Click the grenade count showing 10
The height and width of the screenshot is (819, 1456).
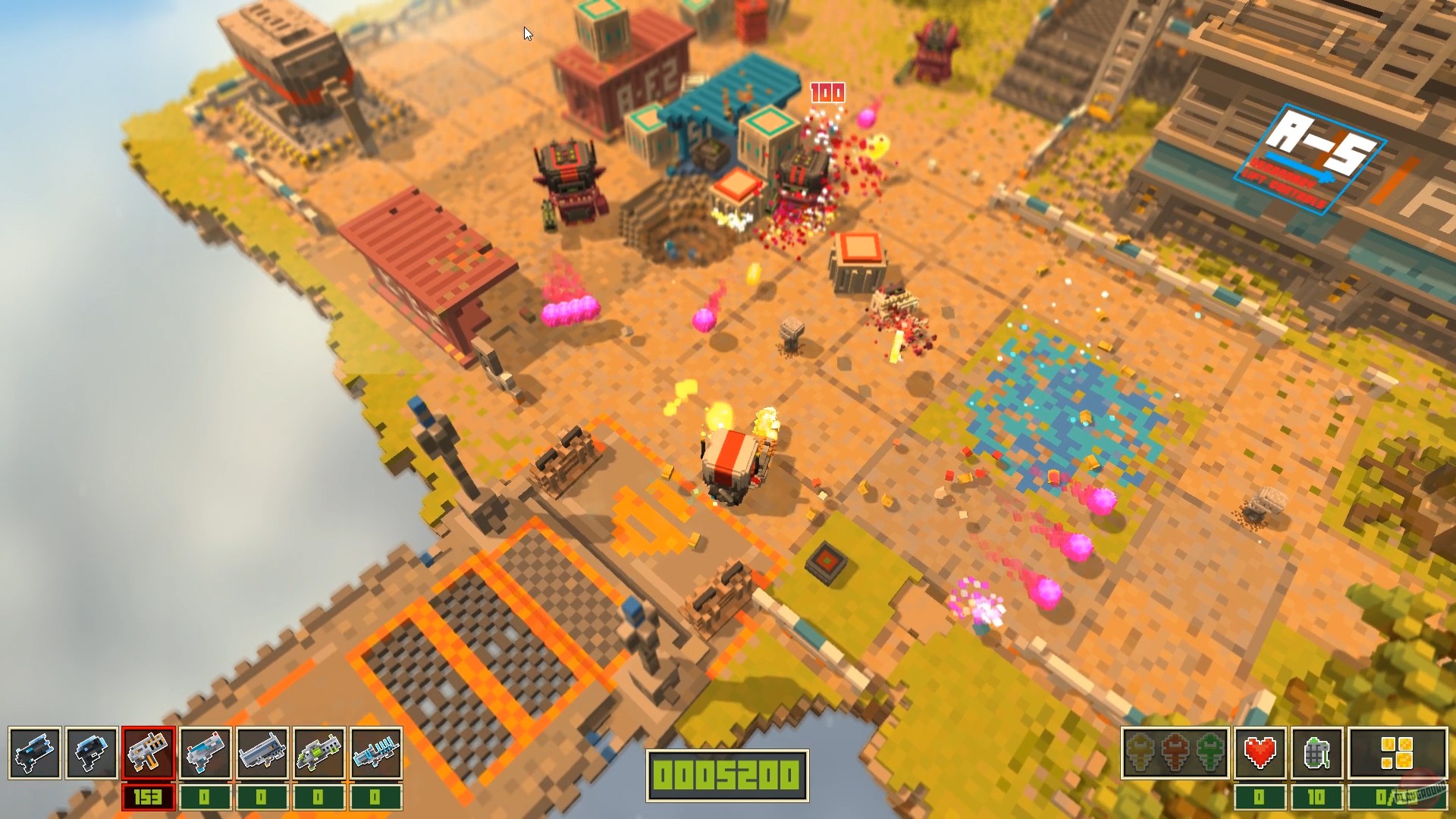tap(1317, 796)
